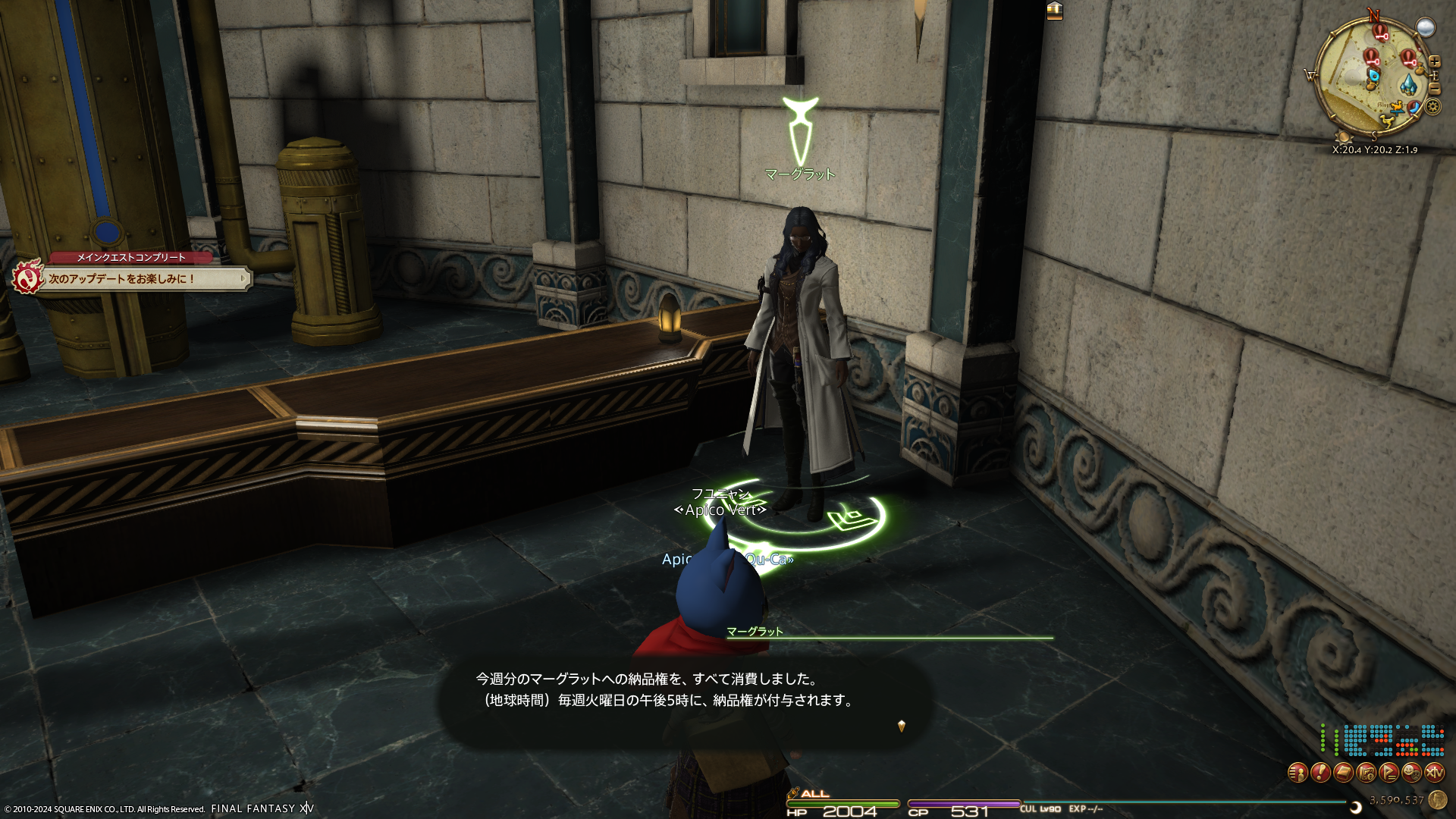Open the Party menu flag icon

(1389, 773)
